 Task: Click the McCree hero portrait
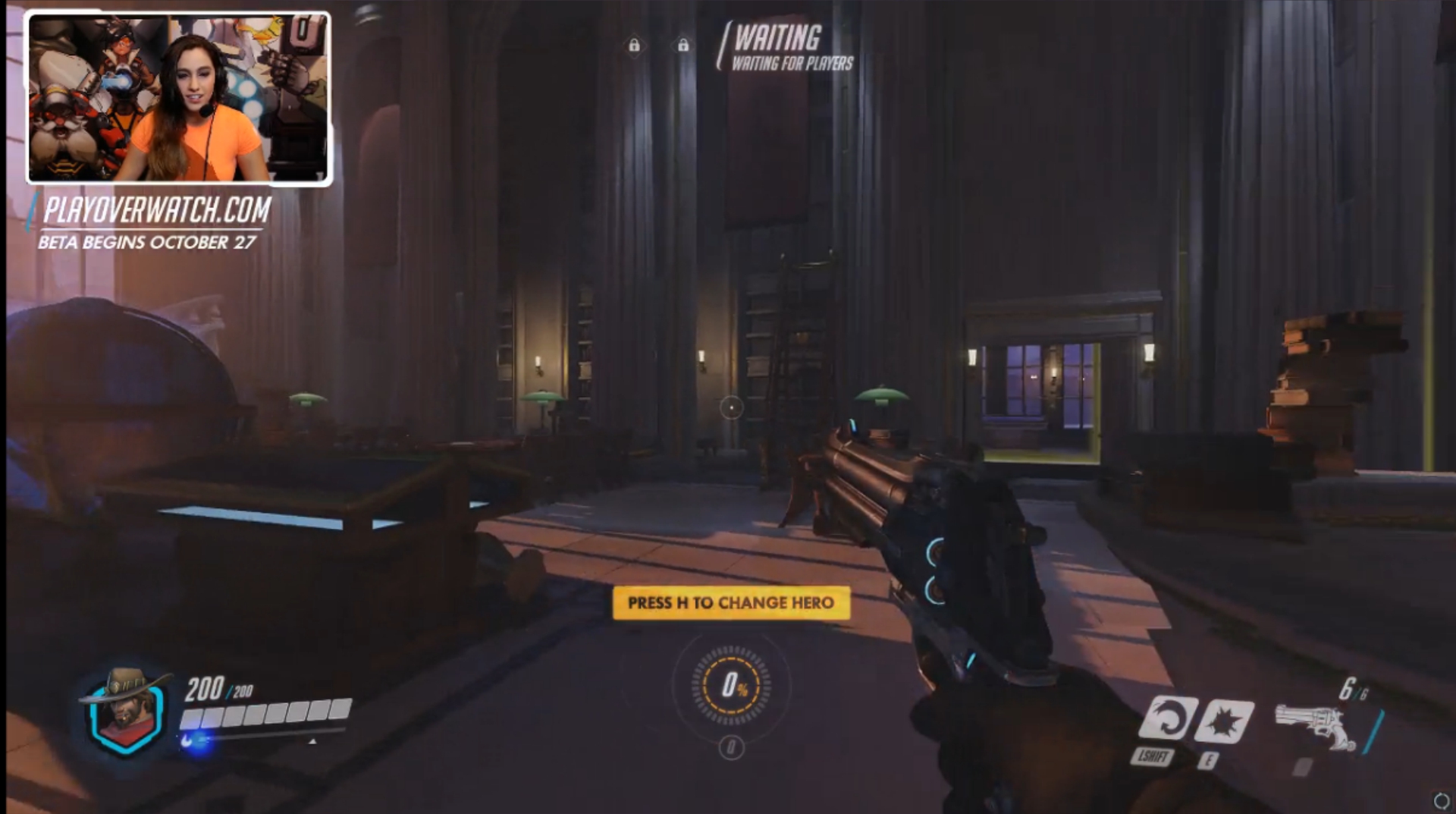pyautogui.click(x=125, y=712)
